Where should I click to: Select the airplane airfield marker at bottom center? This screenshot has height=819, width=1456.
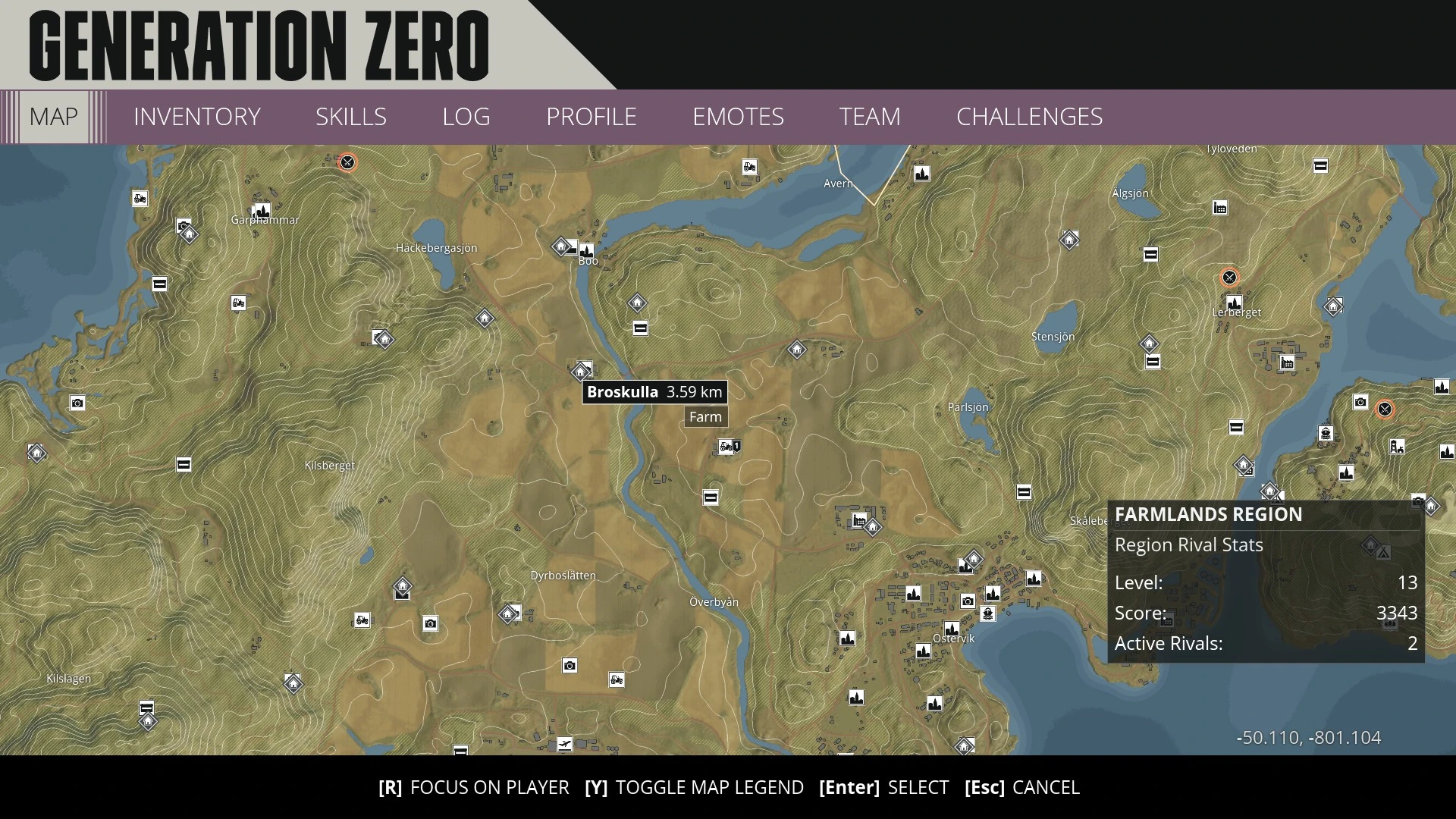coord(564,744)
